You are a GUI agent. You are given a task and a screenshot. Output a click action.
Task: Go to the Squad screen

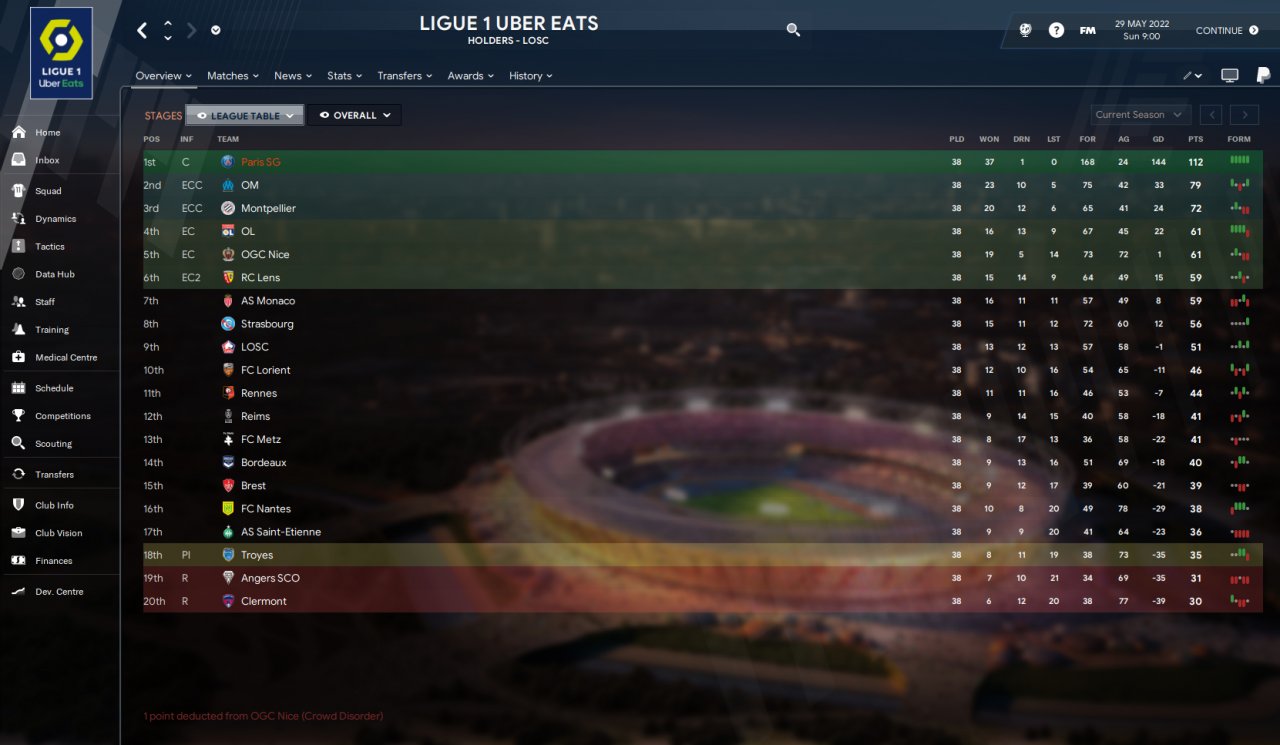point(48,191)
